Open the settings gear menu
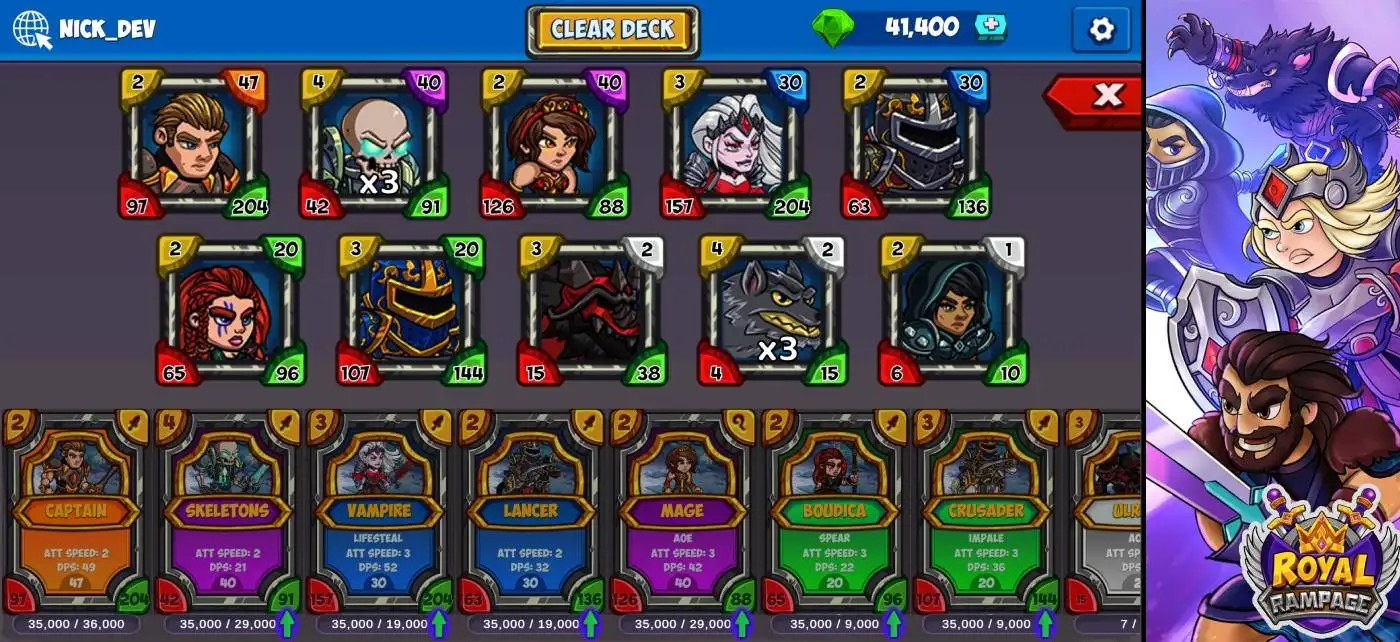1400x642 pixels. click(1100, 30)
